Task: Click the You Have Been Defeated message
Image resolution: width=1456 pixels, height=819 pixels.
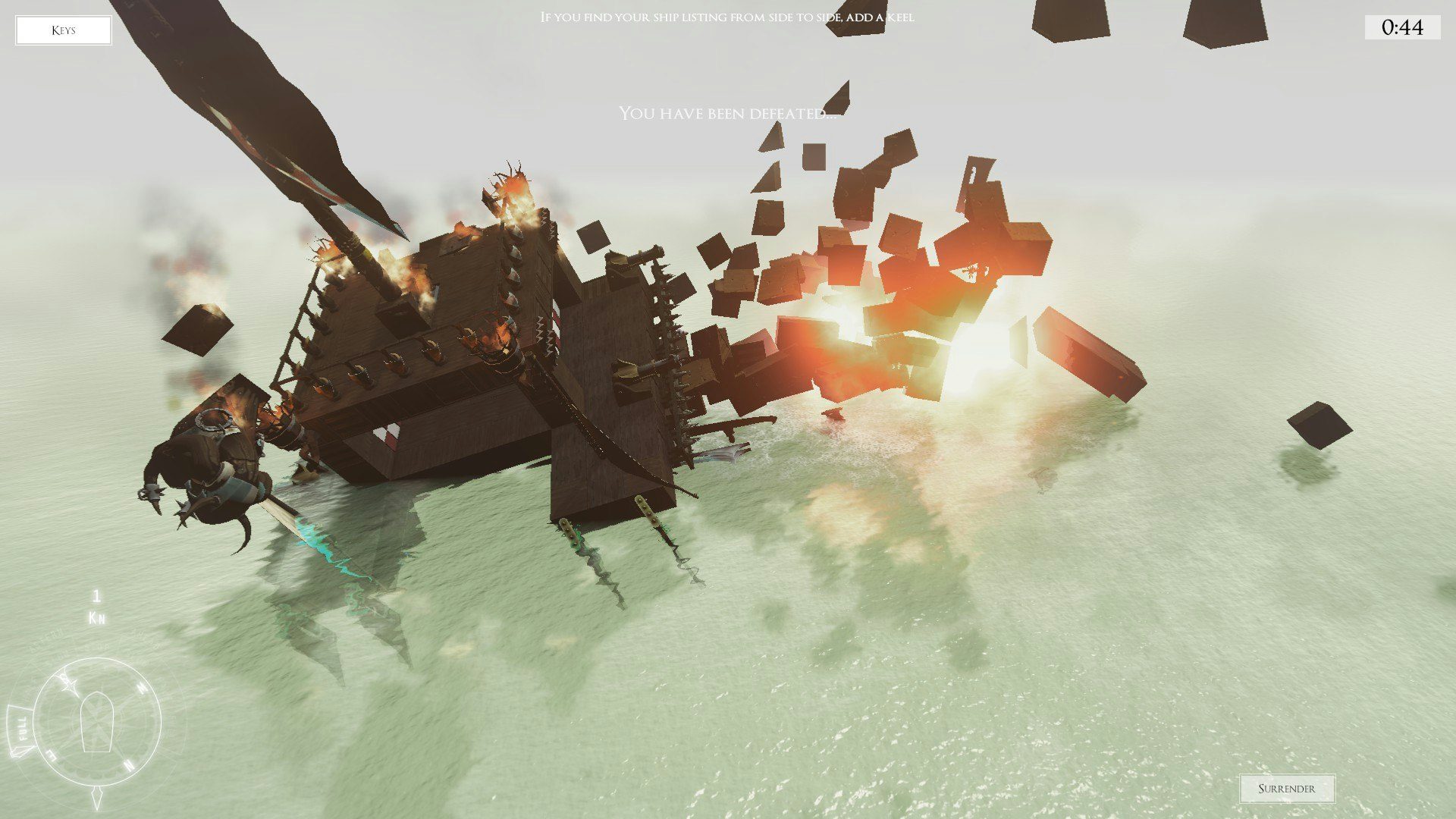Action: pos(730,114)
